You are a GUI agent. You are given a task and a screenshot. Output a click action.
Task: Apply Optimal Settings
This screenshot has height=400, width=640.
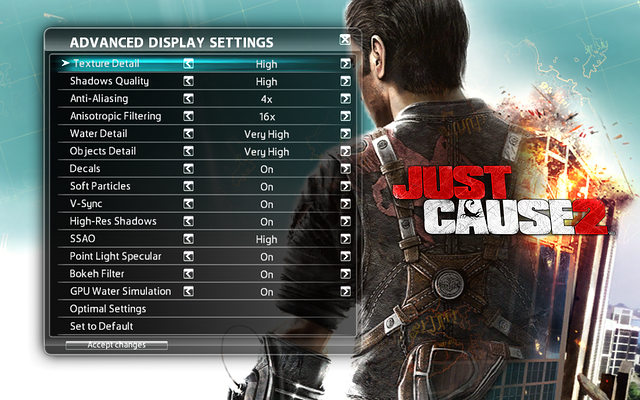(x=108, y=309)
